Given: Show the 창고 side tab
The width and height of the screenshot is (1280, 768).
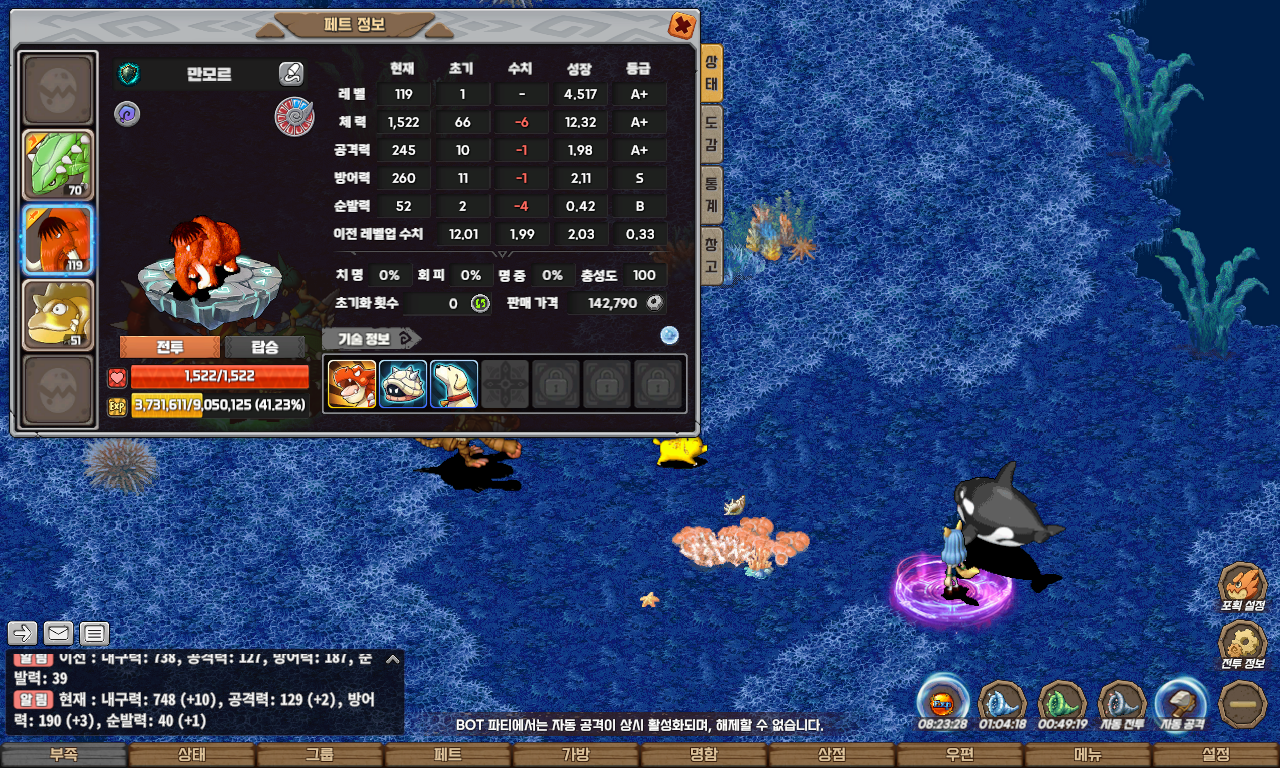Looking at the screenshot, I should pyautogui.click(x=711, y=255).
